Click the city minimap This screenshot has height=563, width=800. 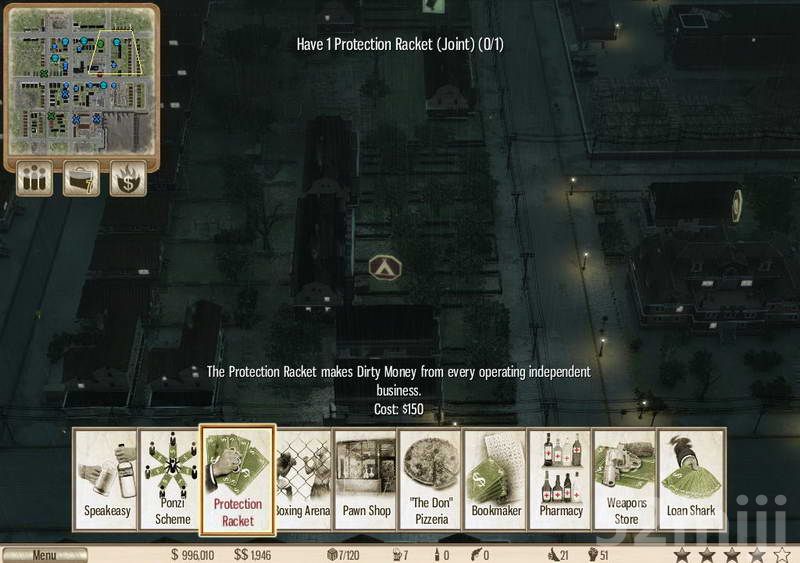[82, 80]
